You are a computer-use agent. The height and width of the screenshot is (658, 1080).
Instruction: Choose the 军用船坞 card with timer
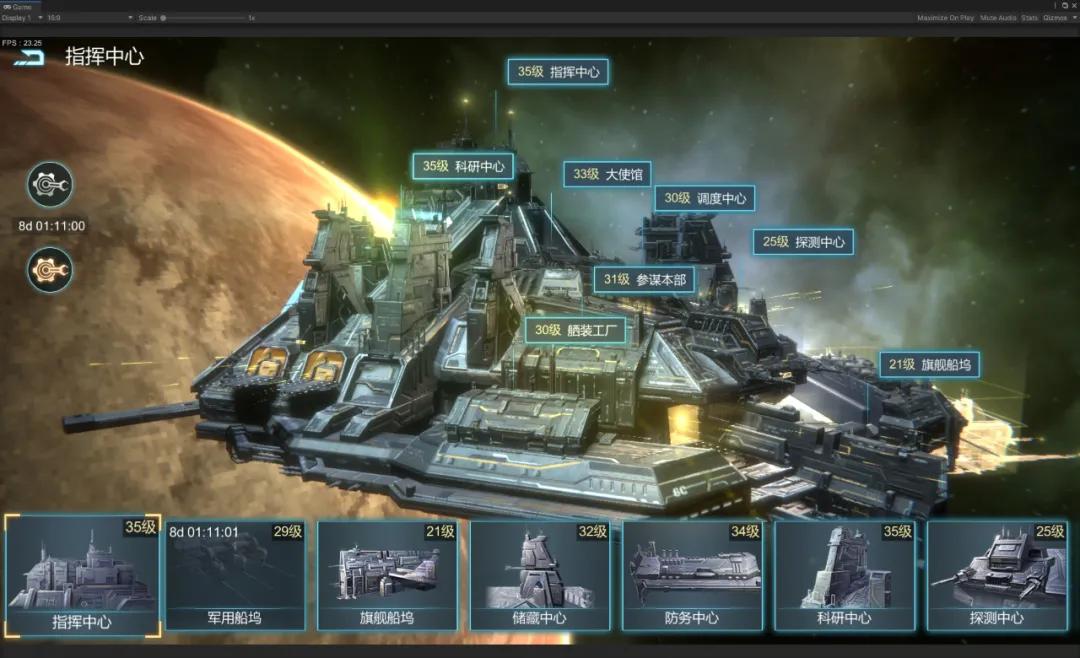click(235, 577)
